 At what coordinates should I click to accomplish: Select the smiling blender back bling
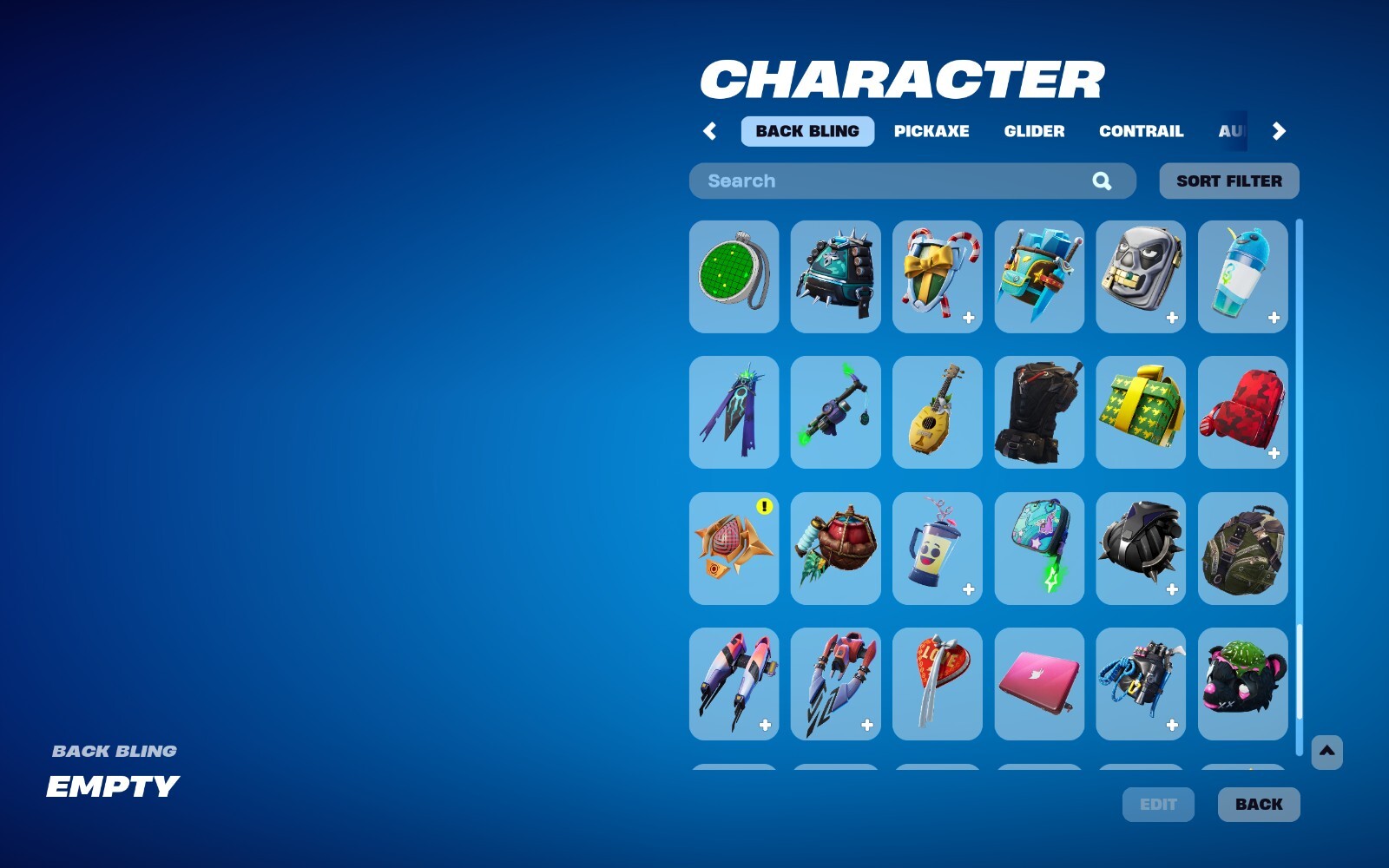coord(937,548)
